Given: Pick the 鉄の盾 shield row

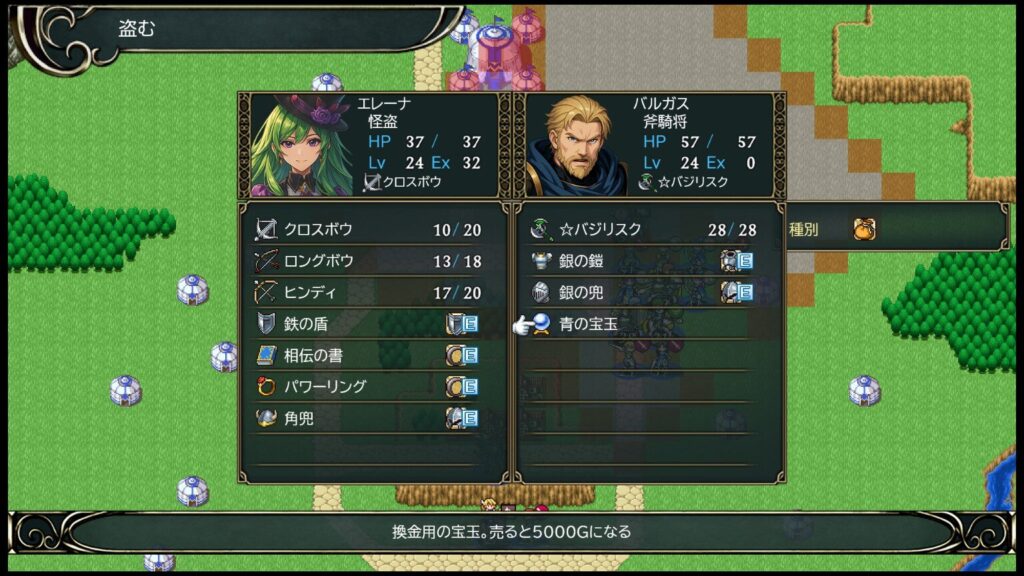Looking at the screenshot, I should [x=366, y=324].
